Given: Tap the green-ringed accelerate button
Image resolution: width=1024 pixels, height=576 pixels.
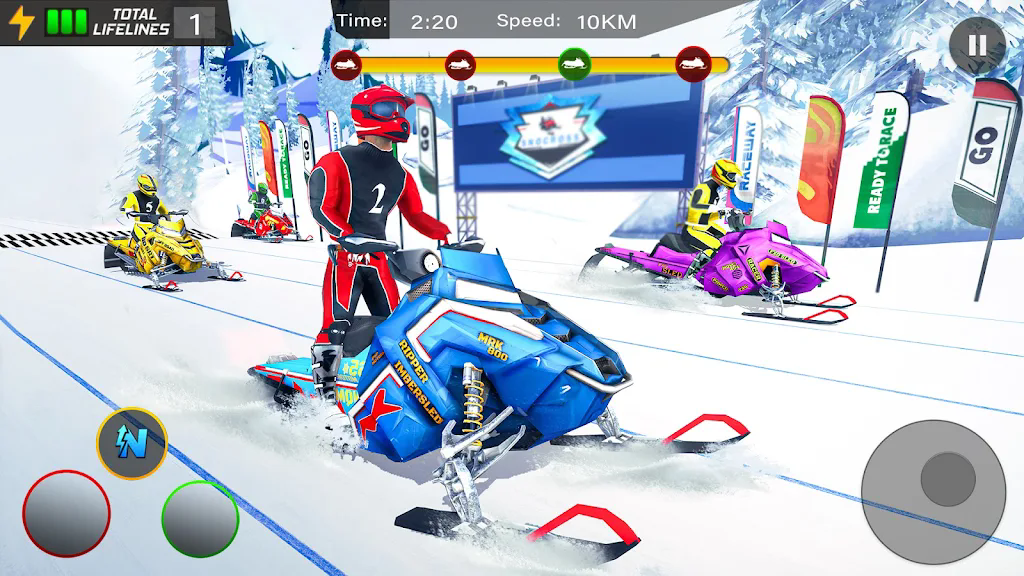Looking at the screenshot, I should tap(200, 519).
